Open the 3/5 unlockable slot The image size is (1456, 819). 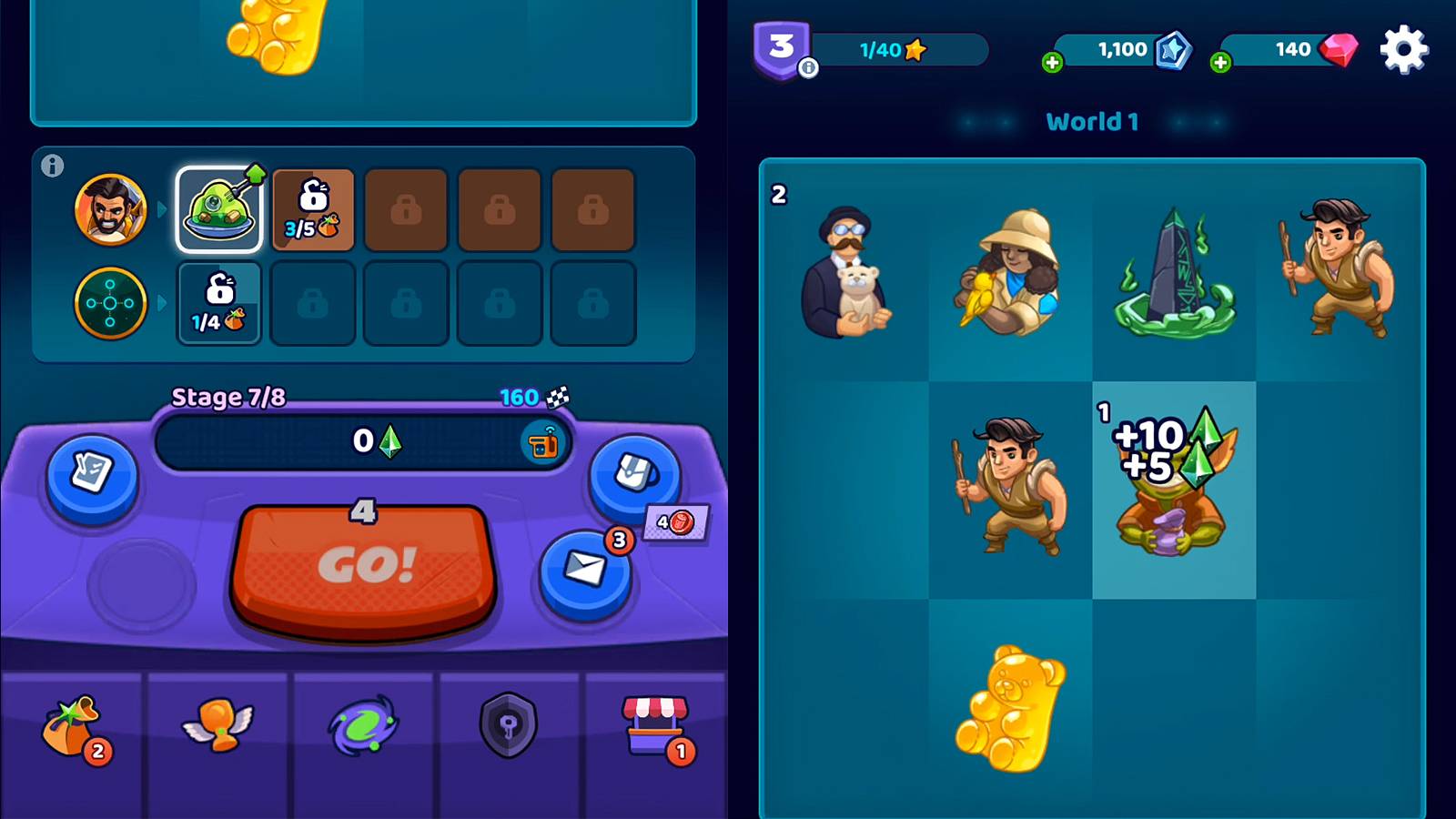(x=312, y=207)
